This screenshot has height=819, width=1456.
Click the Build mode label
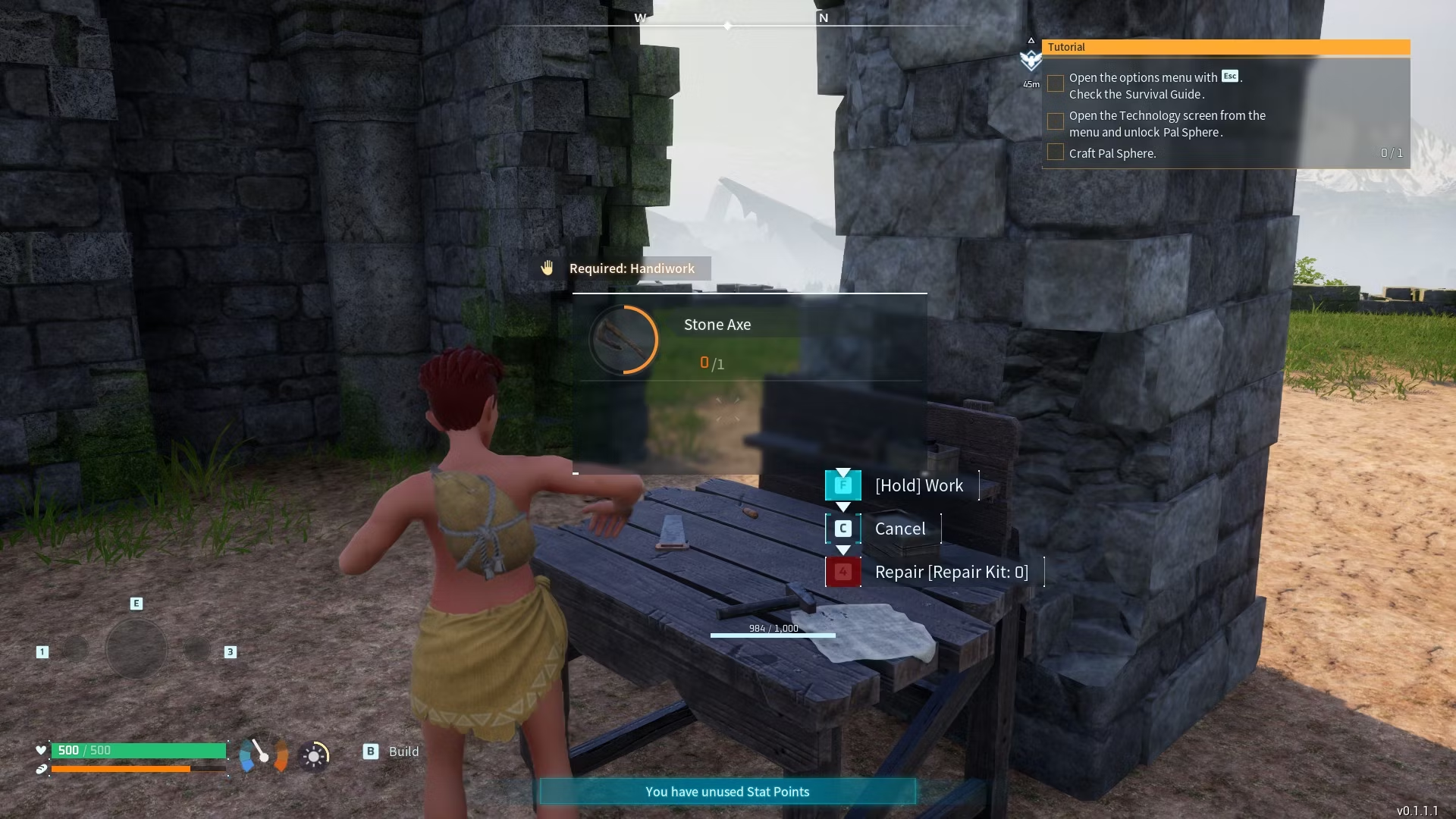click(403, 752)
